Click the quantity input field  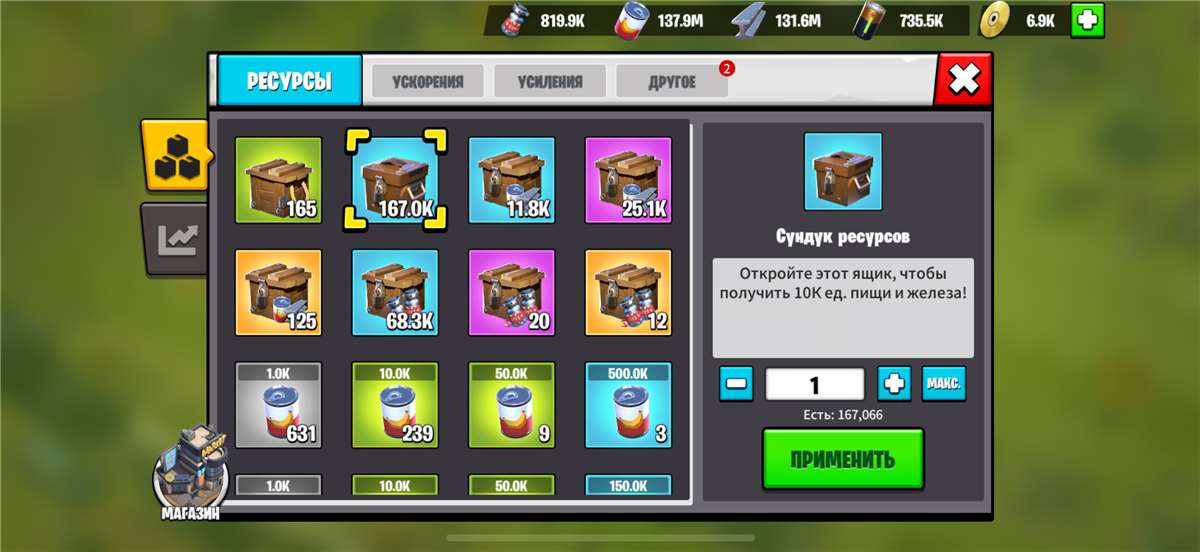(814, 384)
